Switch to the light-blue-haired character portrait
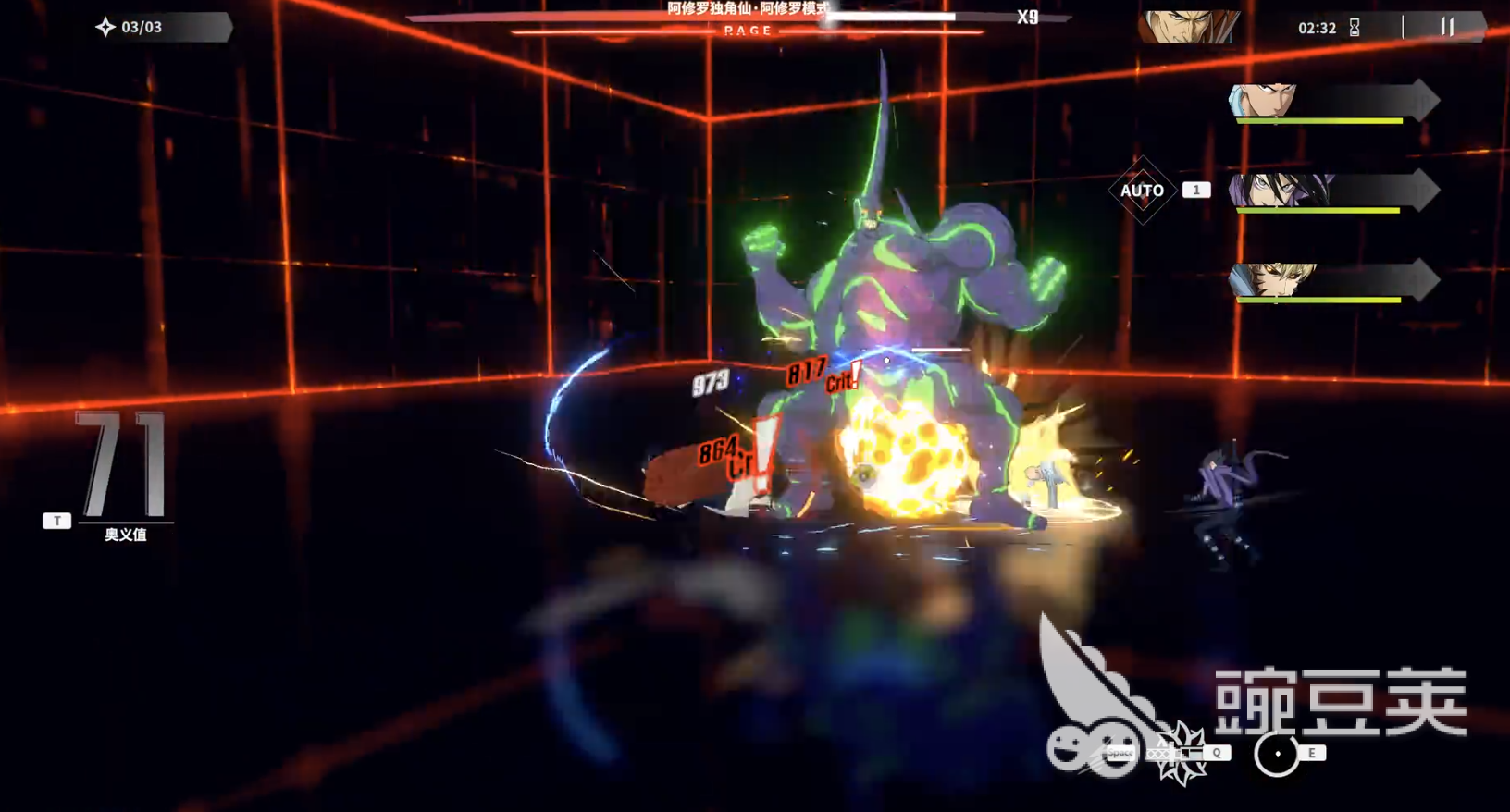 pos(1264,100)
